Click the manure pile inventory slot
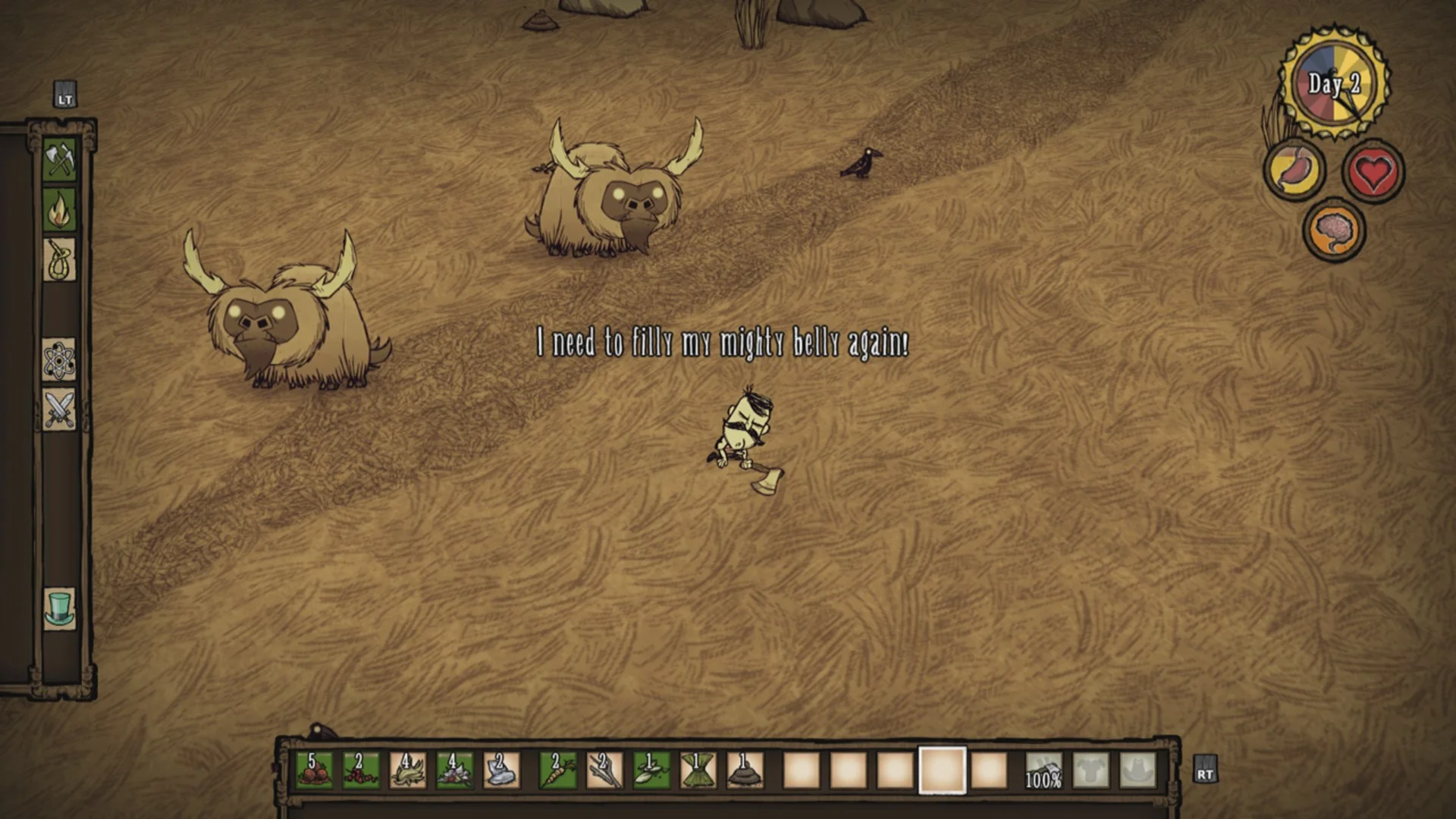 point(745,770)
